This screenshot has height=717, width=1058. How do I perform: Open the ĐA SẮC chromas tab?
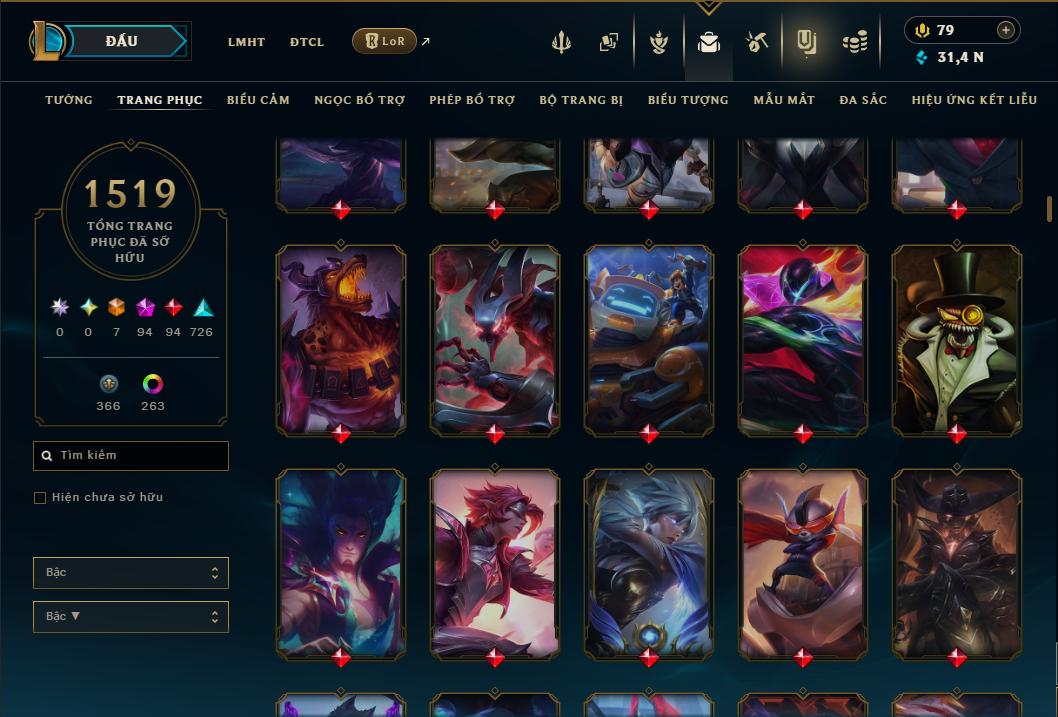[863, 100]
